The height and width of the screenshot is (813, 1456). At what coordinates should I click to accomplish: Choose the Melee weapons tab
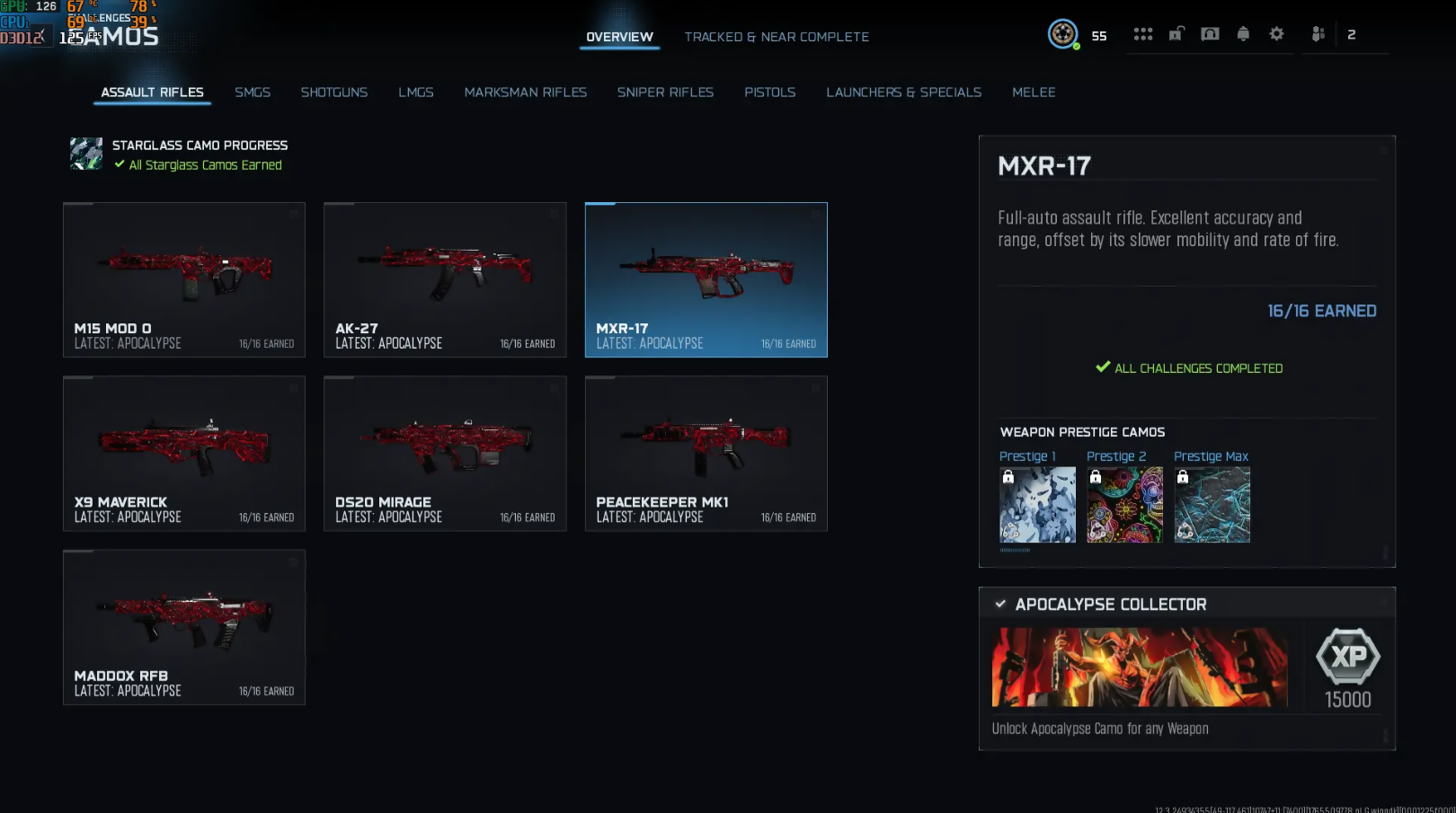(1034, 93)
